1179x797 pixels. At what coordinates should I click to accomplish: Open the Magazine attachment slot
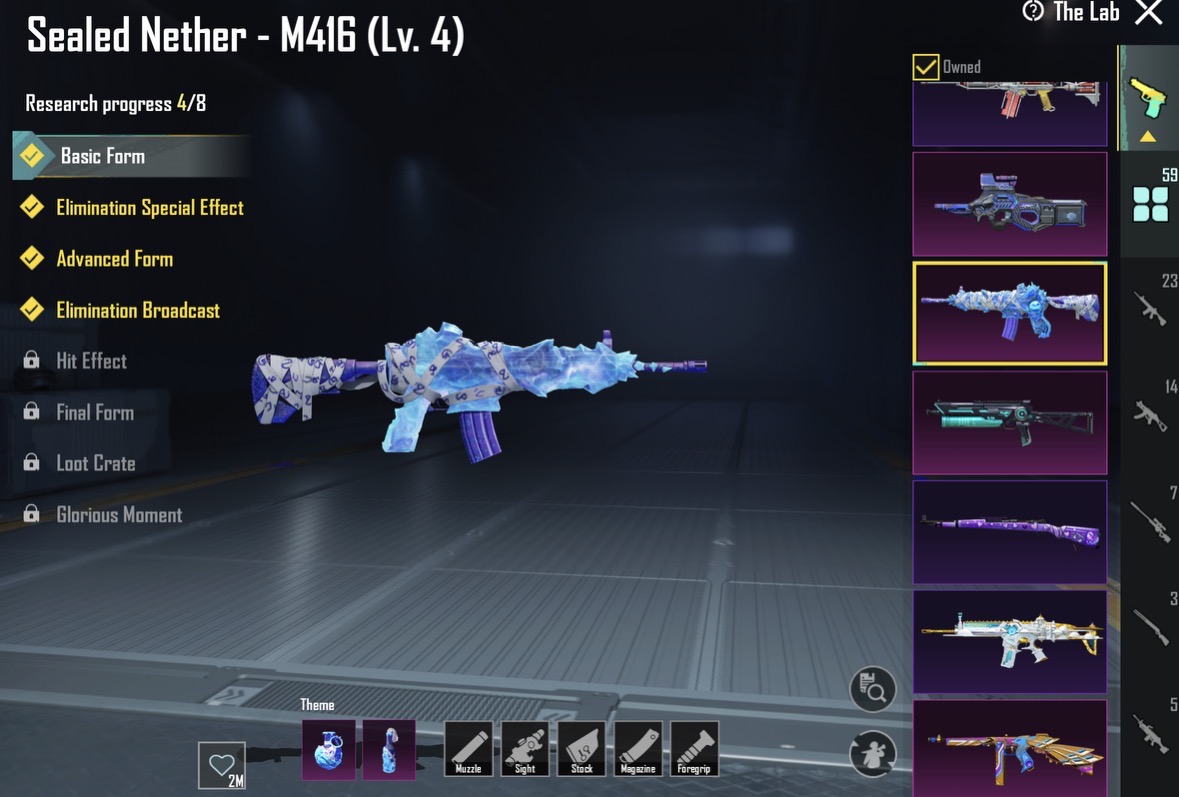[x=638, y=749]
